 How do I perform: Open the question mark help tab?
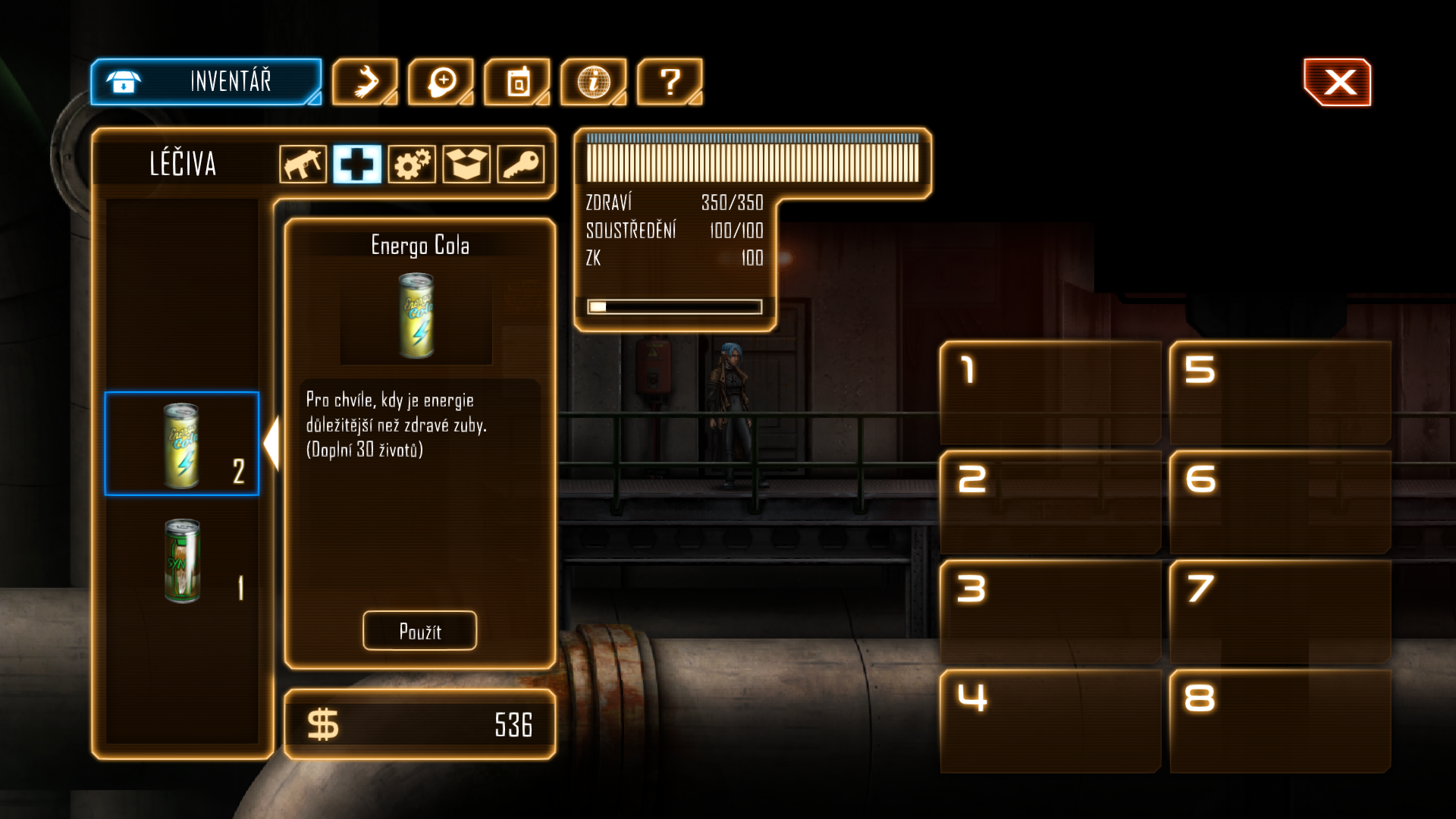670,82
